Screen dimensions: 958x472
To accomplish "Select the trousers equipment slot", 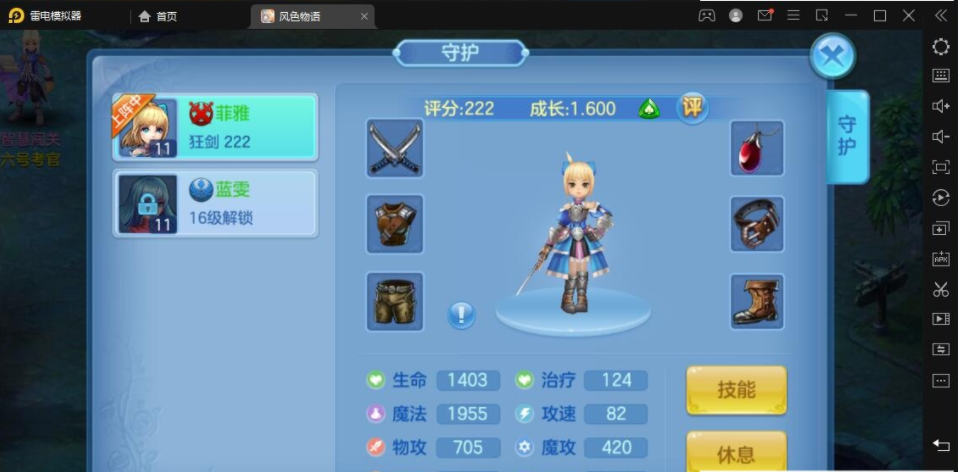I will (x=395, y=301).
